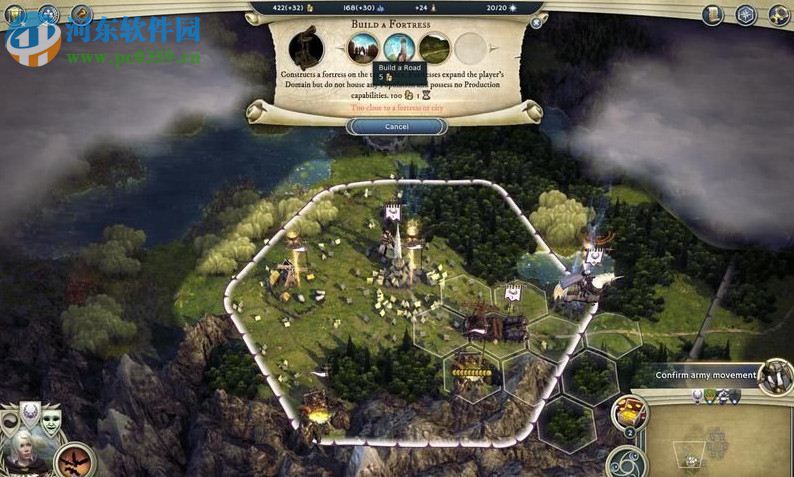Click the blue hexagon emblem button
The width and height of the screenshot is (794, 477).
click(745, 15)
